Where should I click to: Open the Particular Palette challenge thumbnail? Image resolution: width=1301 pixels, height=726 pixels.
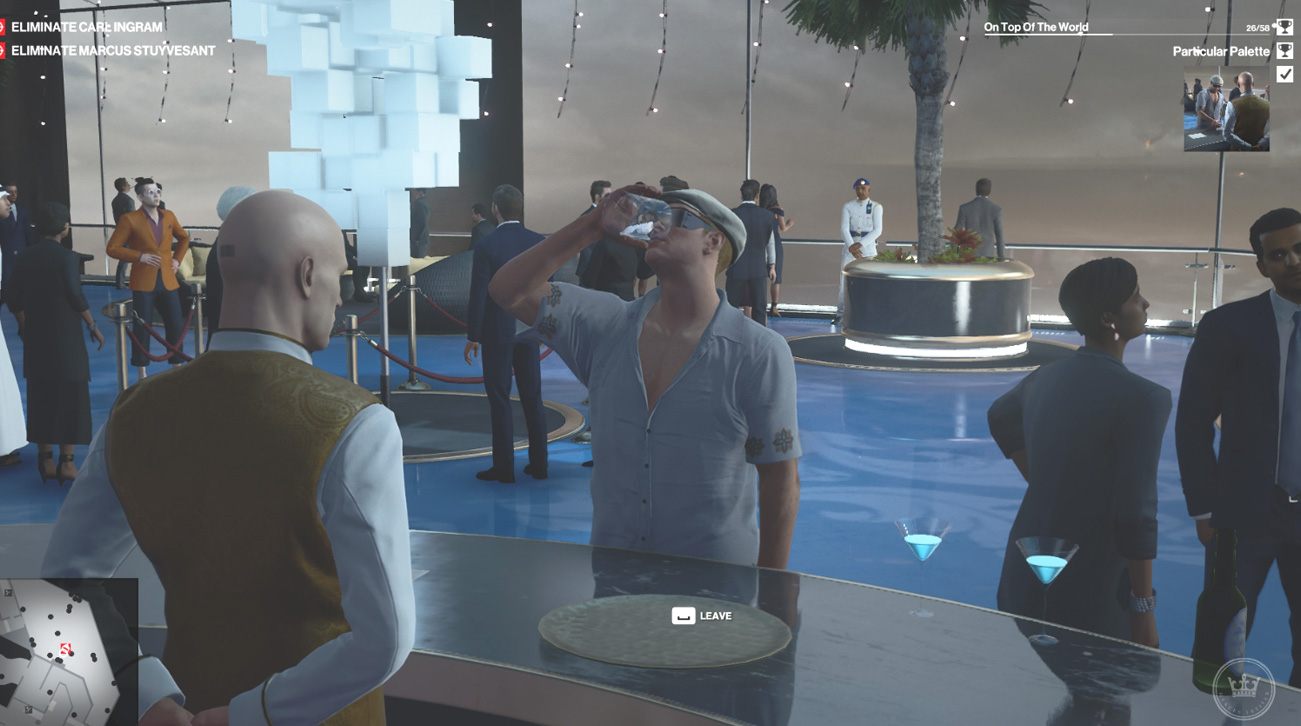click(x=1226, y=110)
